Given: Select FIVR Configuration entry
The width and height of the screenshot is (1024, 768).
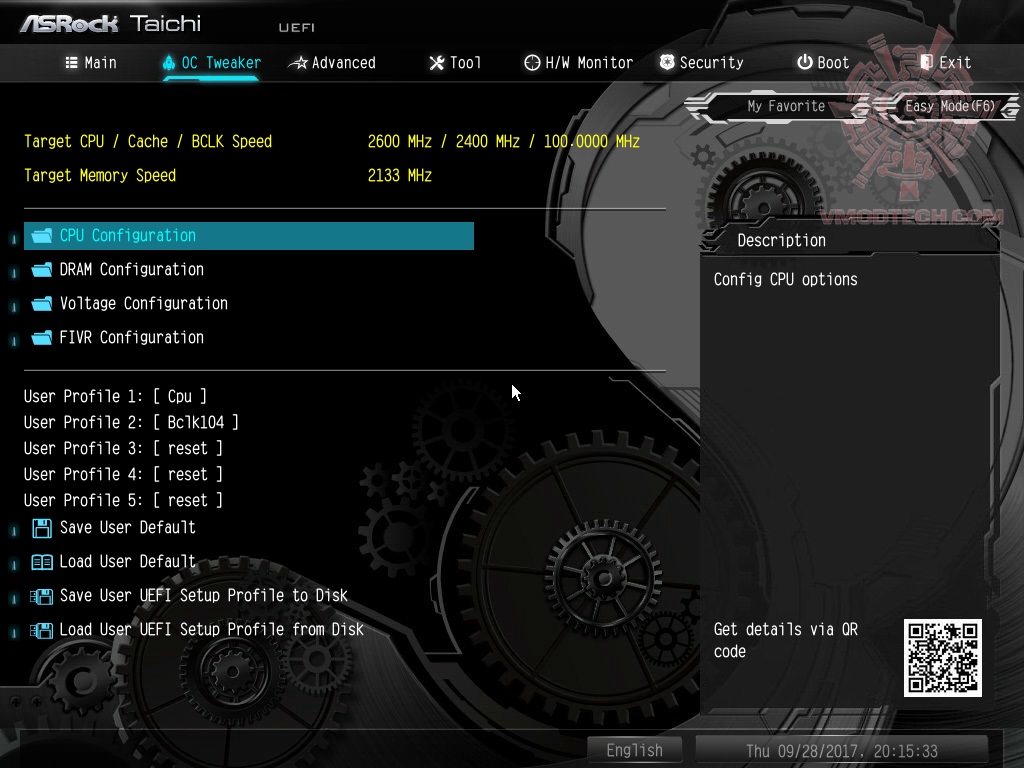Looking at the screenshot, I should [131, 338].
